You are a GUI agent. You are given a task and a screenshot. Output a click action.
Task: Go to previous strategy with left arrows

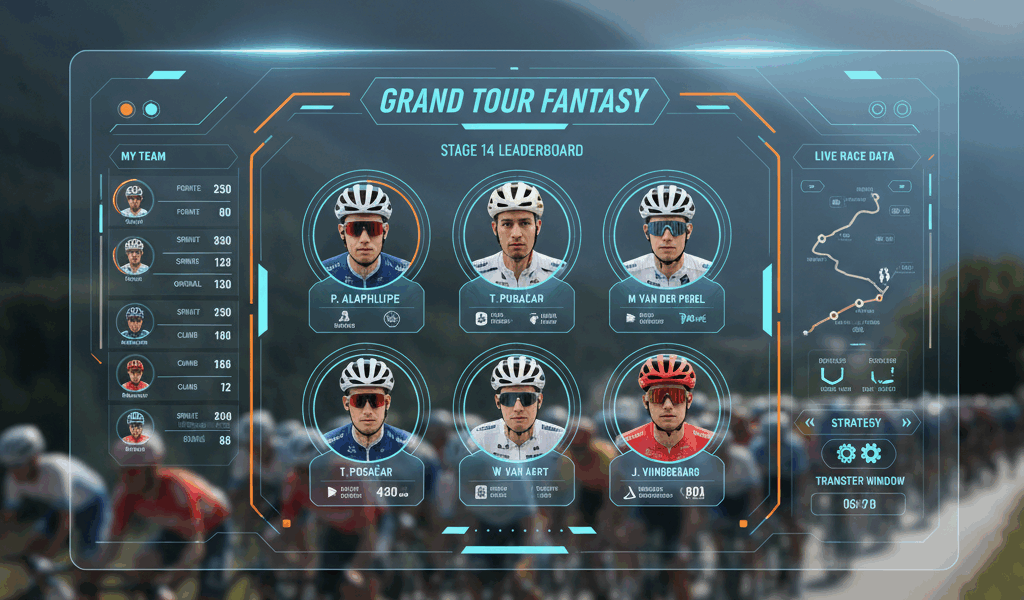[x=811, y=423]
